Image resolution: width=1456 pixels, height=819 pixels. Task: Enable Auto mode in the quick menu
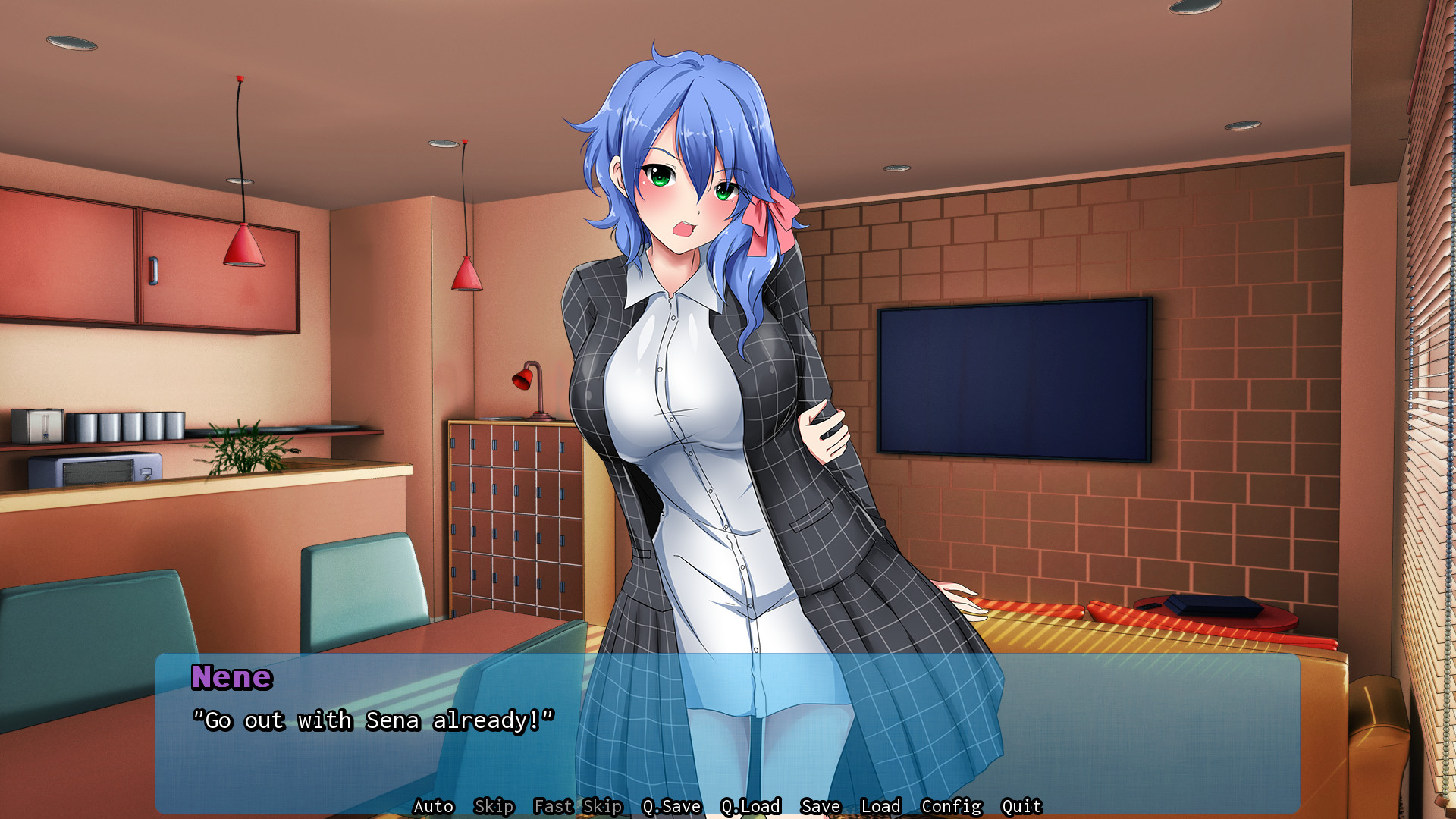point(432,806)
